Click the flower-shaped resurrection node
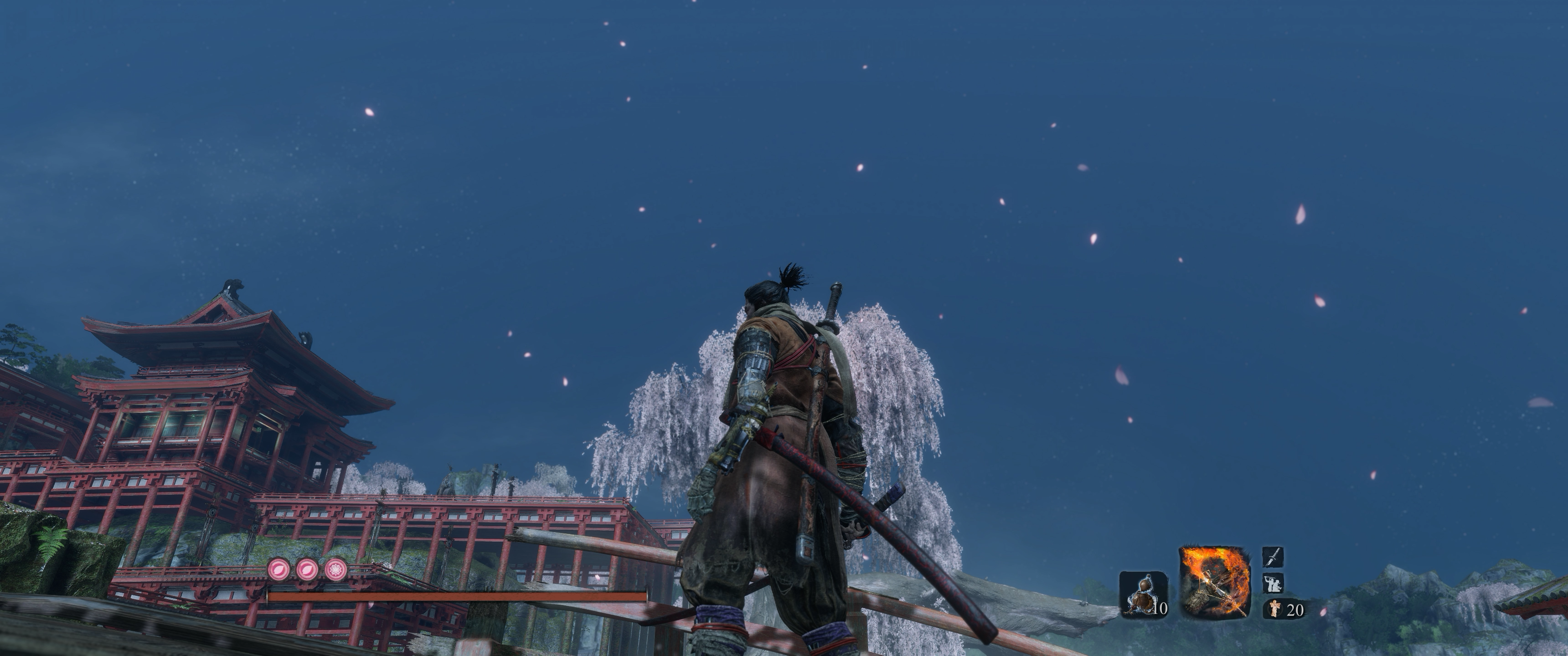 click(335, 569)
